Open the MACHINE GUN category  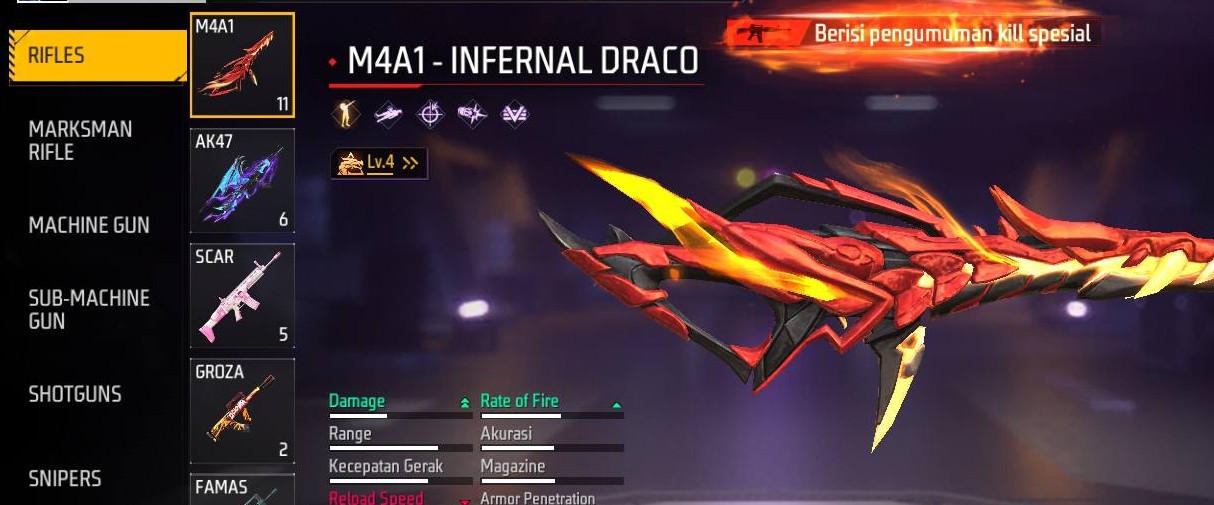click(x=89, y=225)
